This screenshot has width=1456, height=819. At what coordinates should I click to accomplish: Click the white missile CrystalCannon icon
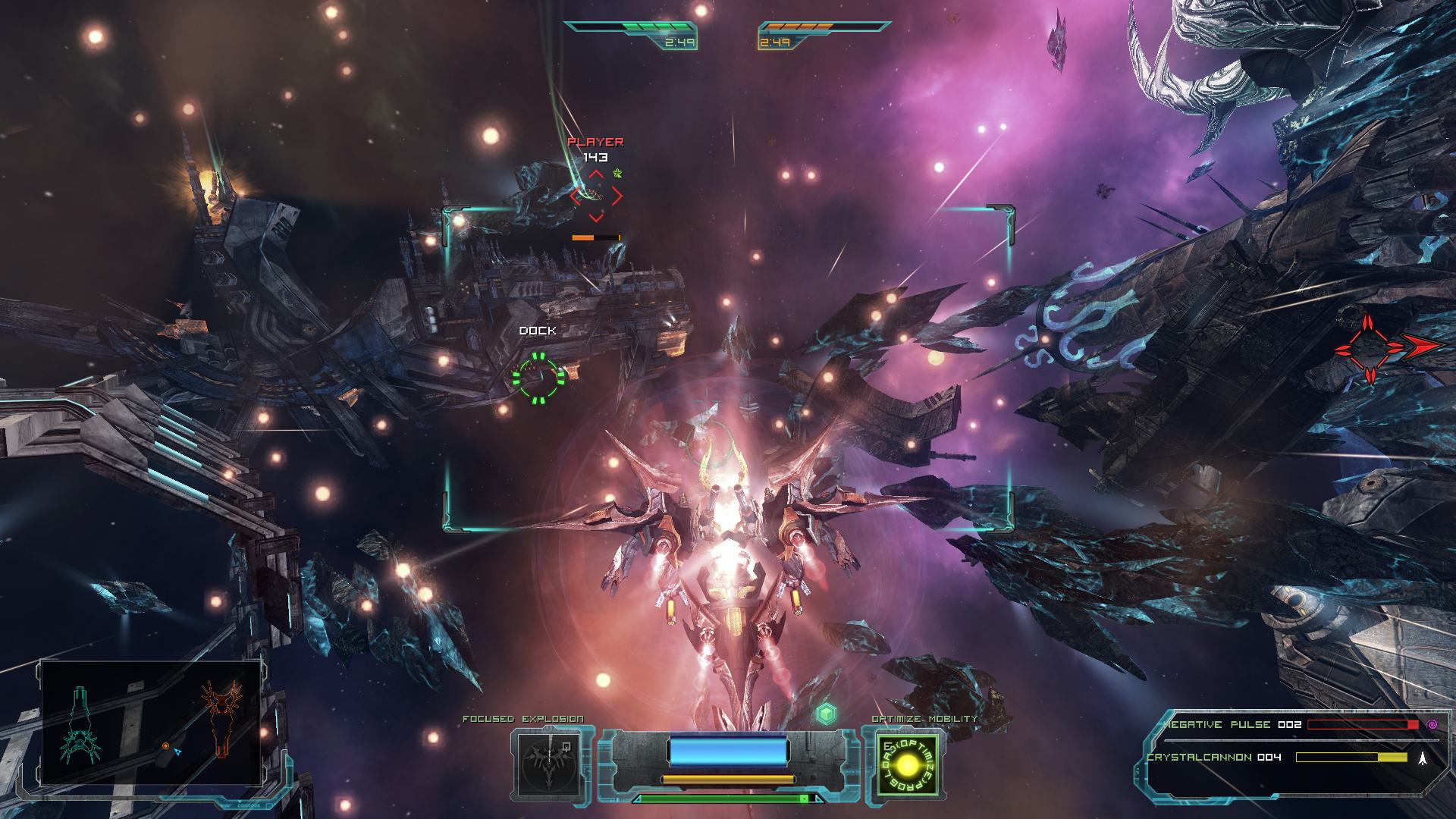pos(1423,757)
